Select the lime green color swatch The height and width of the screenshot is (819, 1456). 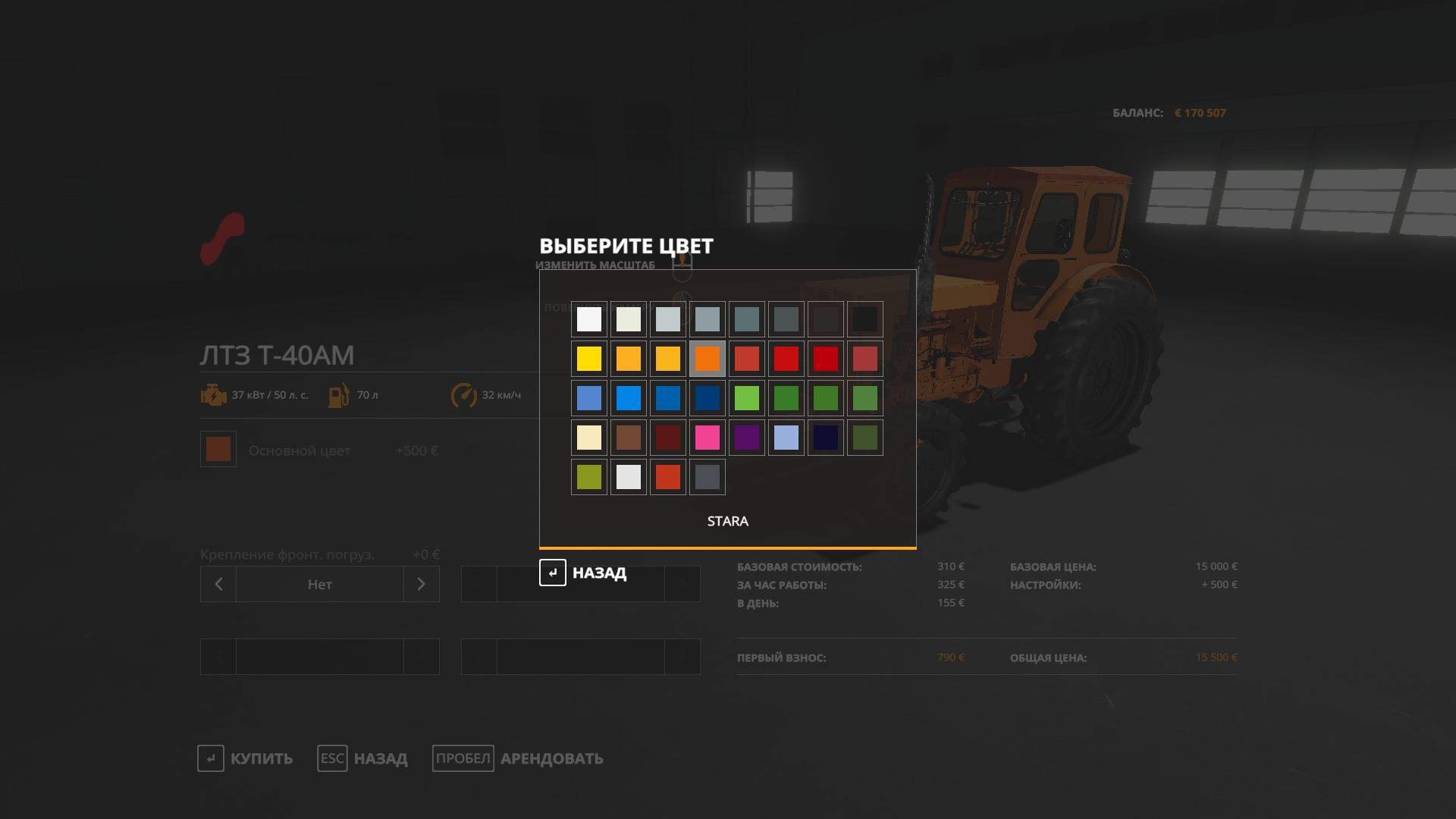point(747,398)
